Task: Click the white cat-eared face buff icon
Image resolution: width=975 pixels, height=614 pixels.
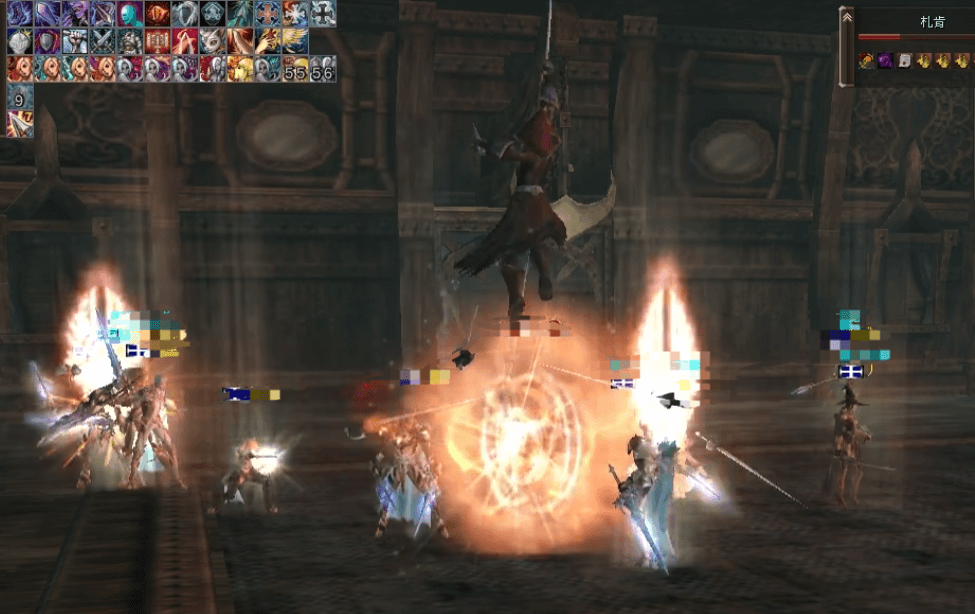Action: (213, 41)
